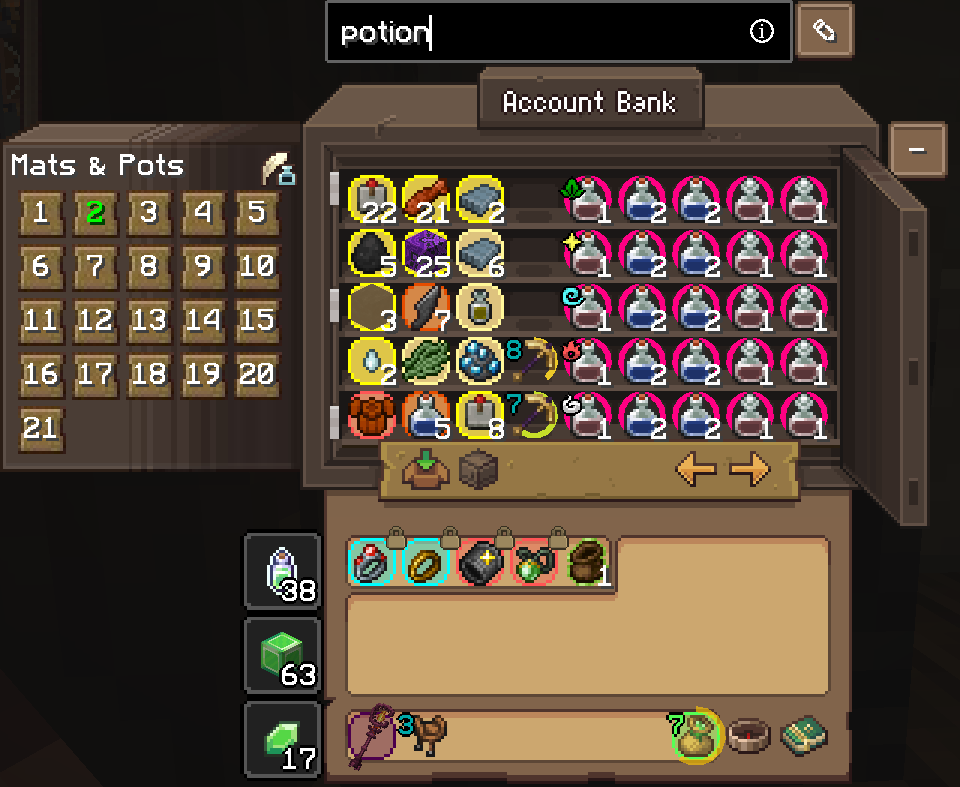
Task: Switch to bank page 1
Action: tap(40, 213)
